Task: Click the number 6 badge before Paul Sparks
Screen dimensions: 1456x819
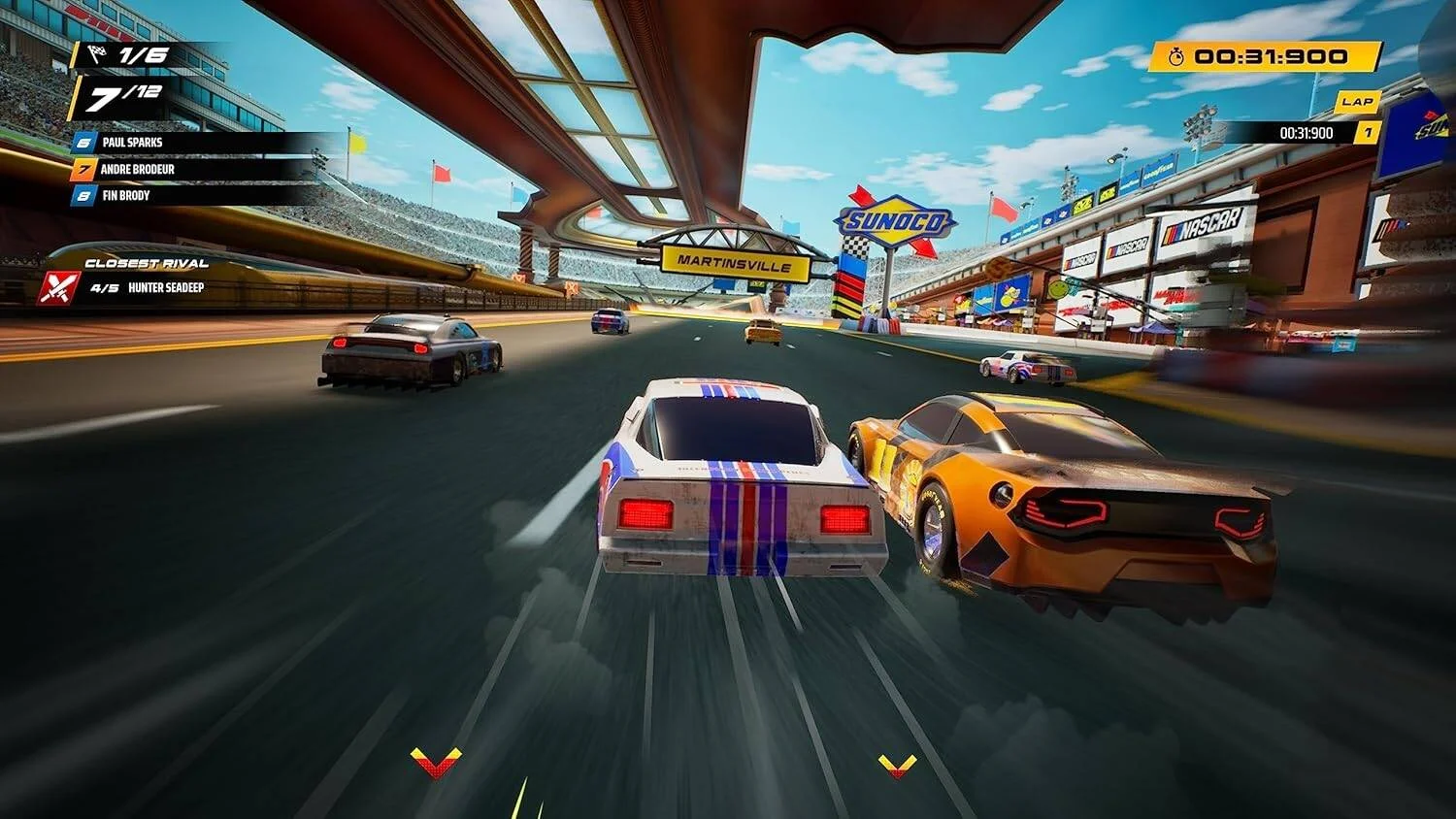Action: coord(83,142)
